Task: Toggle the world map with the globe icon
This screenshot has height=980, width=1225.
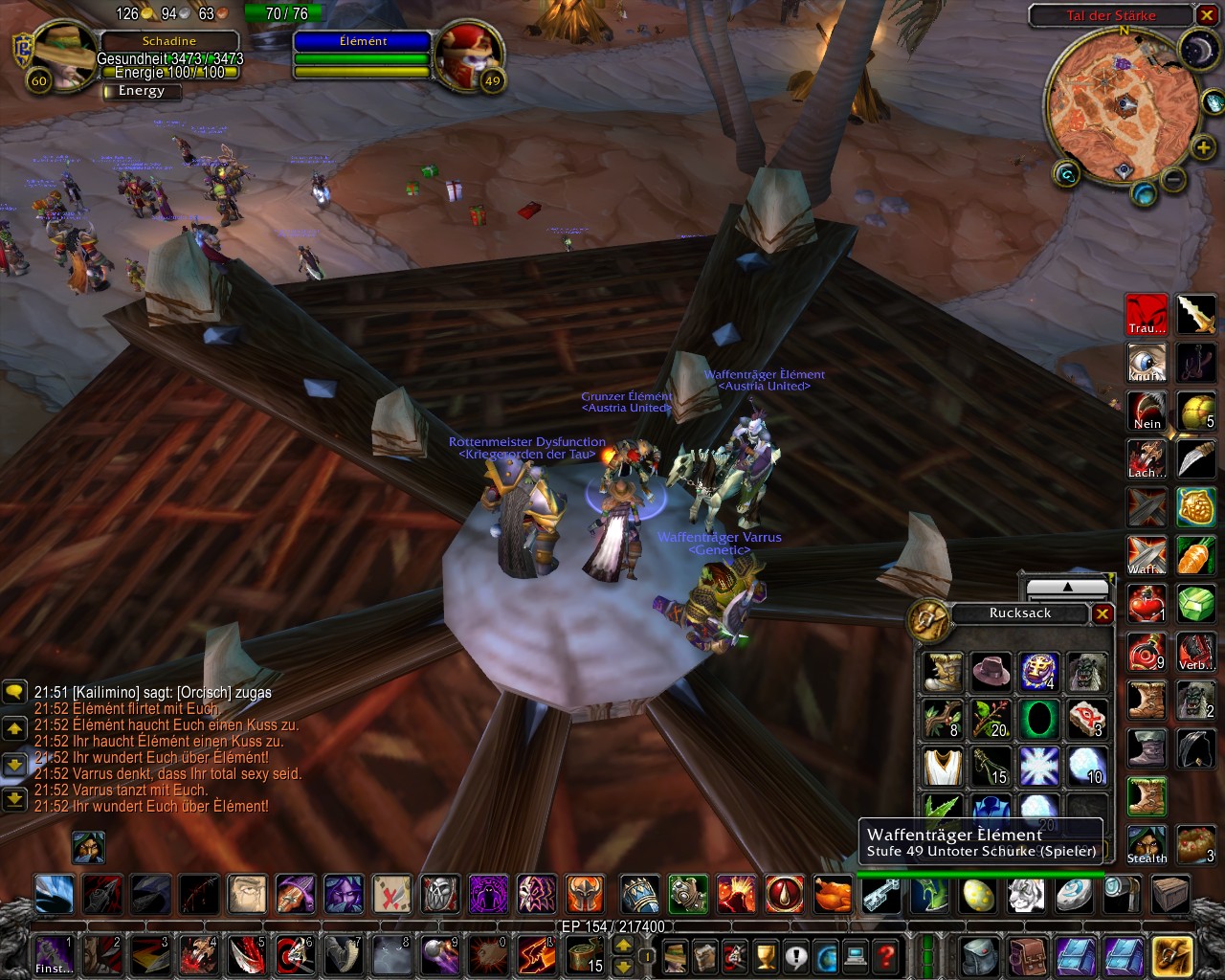Action: pyautogui.click(x=826, y=955)
